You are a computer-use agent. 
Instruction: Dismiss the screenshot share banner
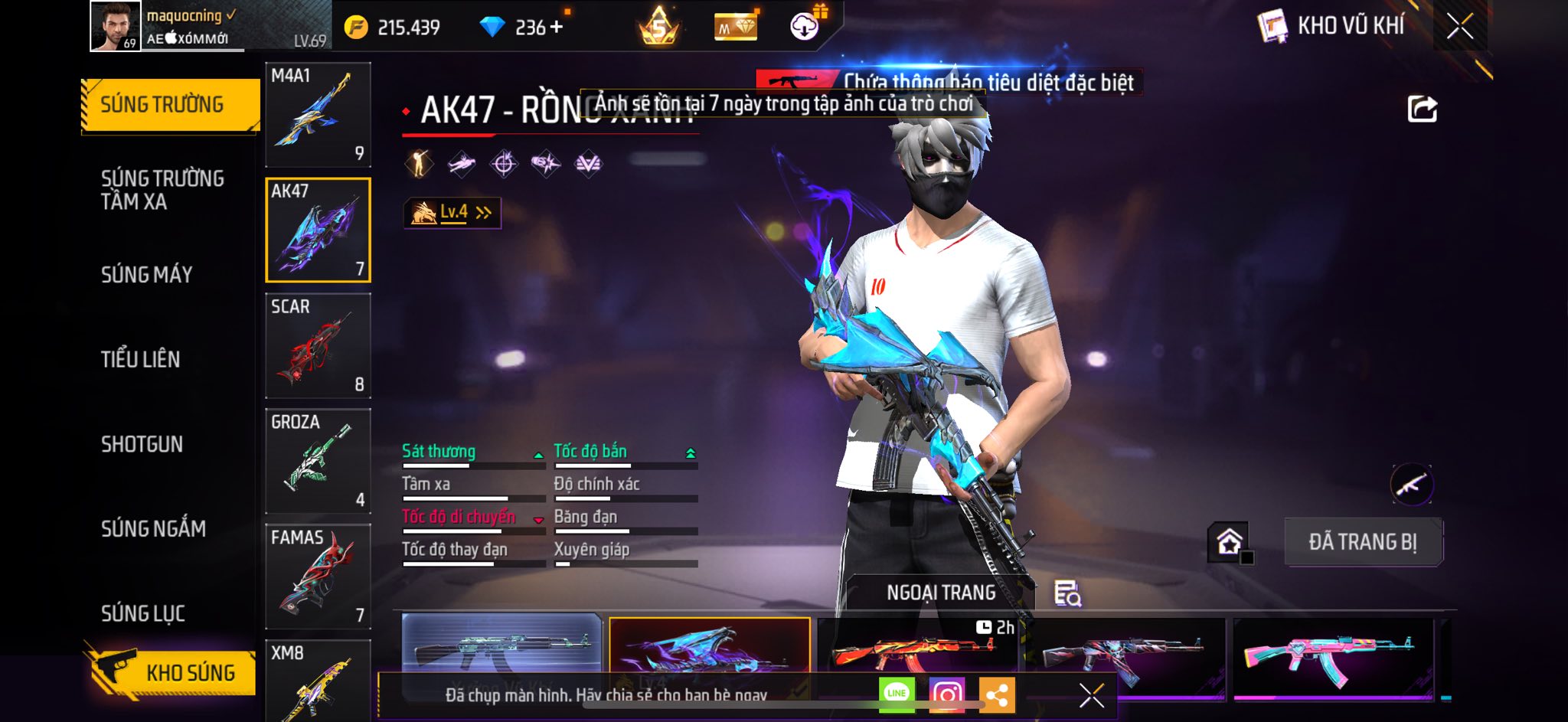(x=1091, y=695)
